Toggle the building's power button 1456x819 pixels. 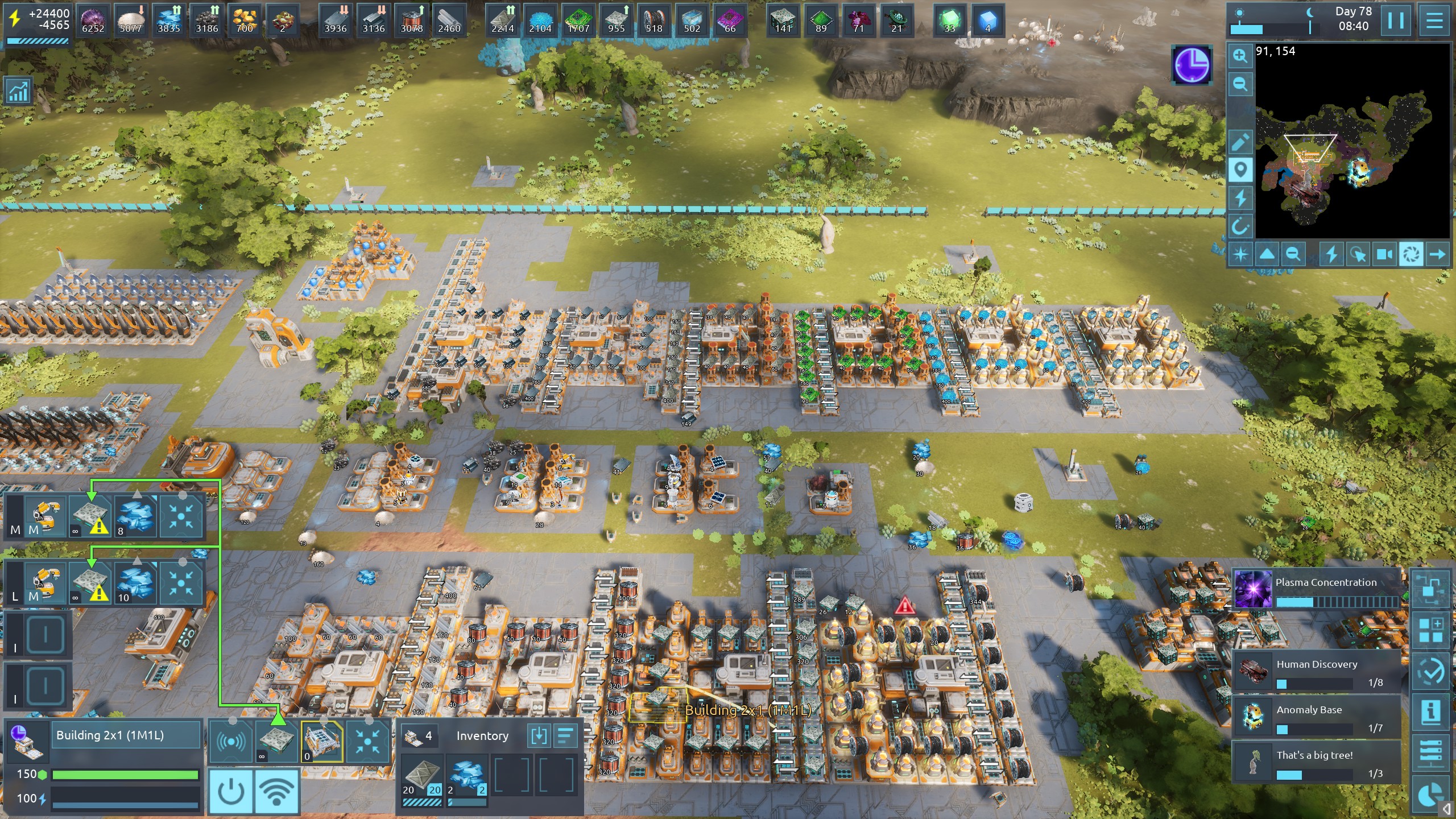(231, 791)
